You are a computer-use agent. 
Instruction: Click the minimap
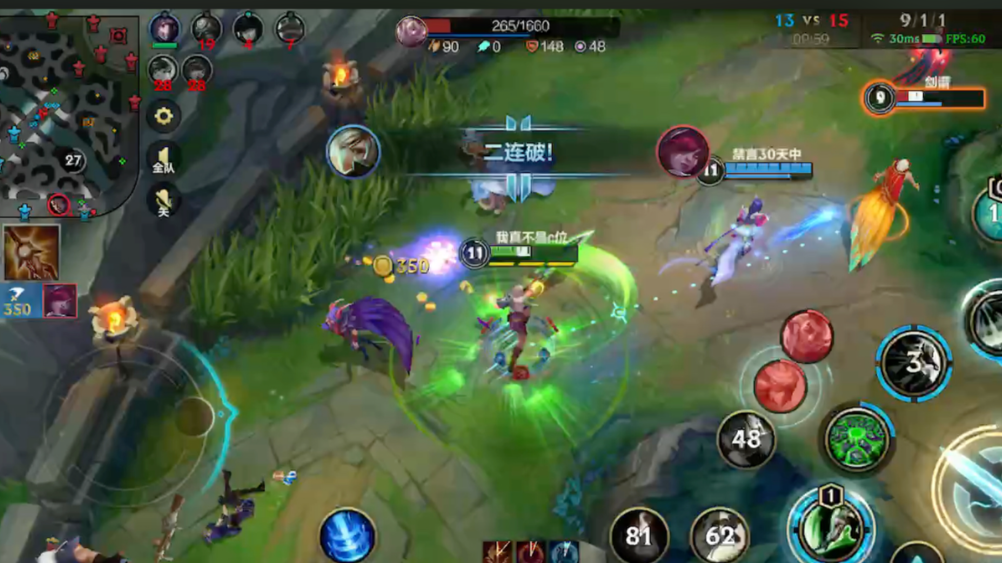(x=68, y=110)
